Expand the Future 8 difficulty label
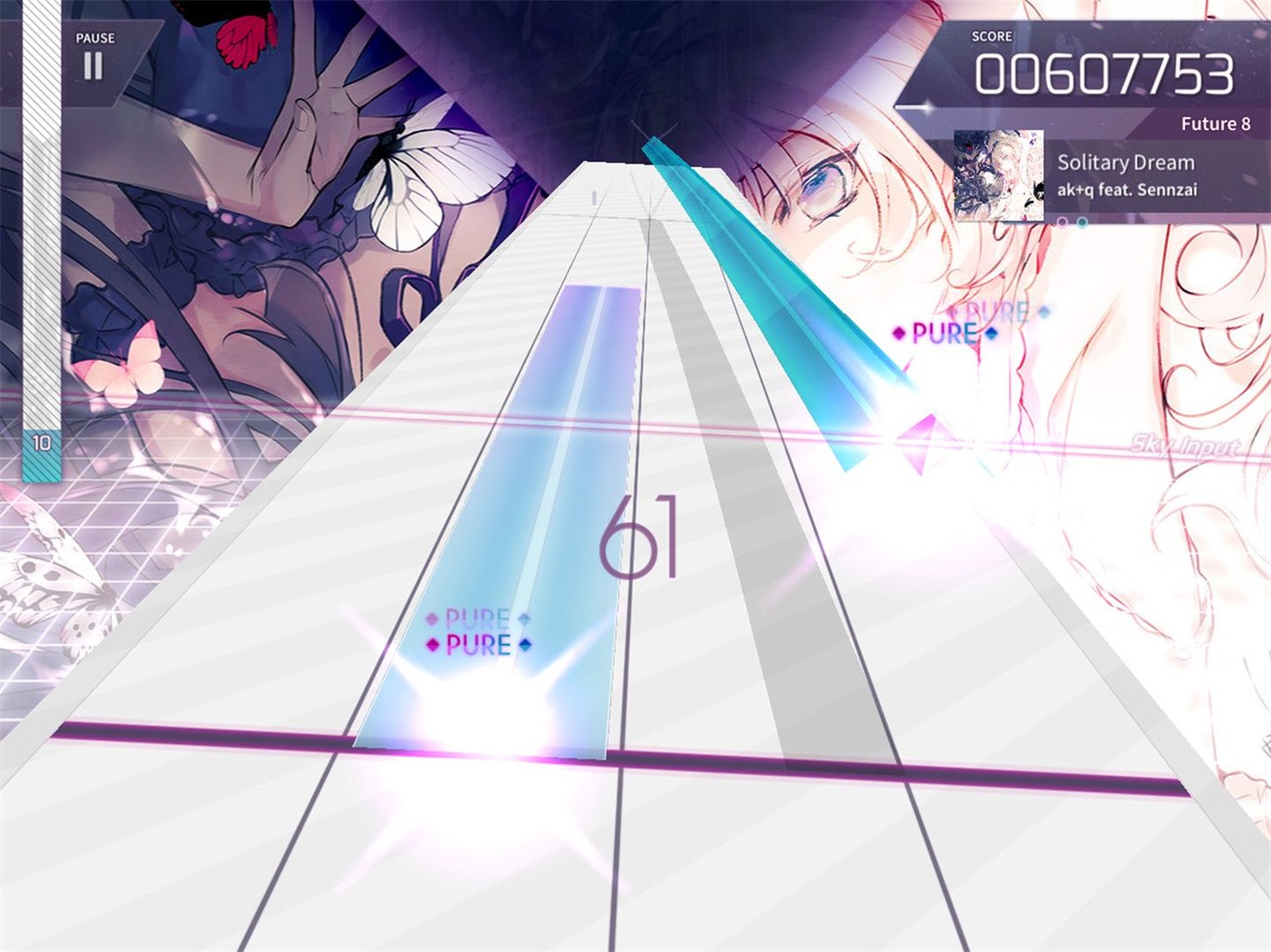Viewport: 1271px width, 952px height. pyautogui.click(x=1215, y=123)
